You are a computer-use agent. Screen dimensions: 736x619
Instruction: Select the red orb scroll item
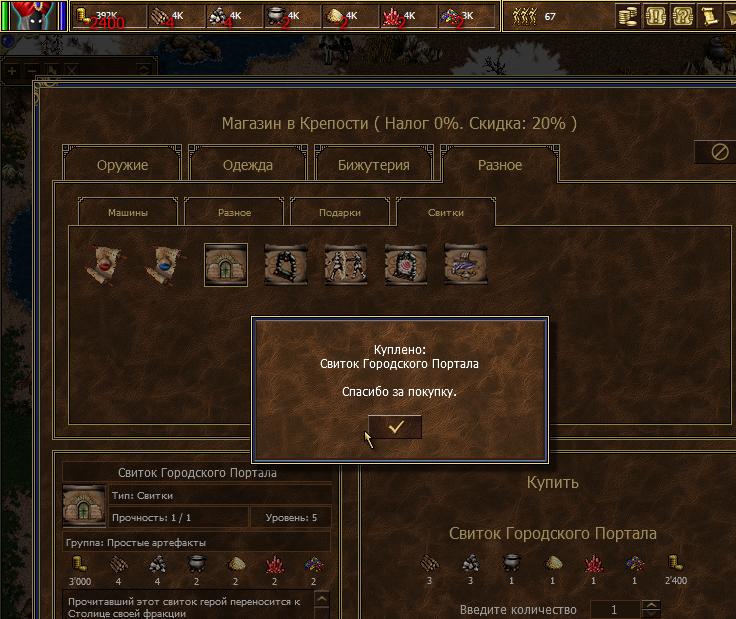(x=106, y=265)
